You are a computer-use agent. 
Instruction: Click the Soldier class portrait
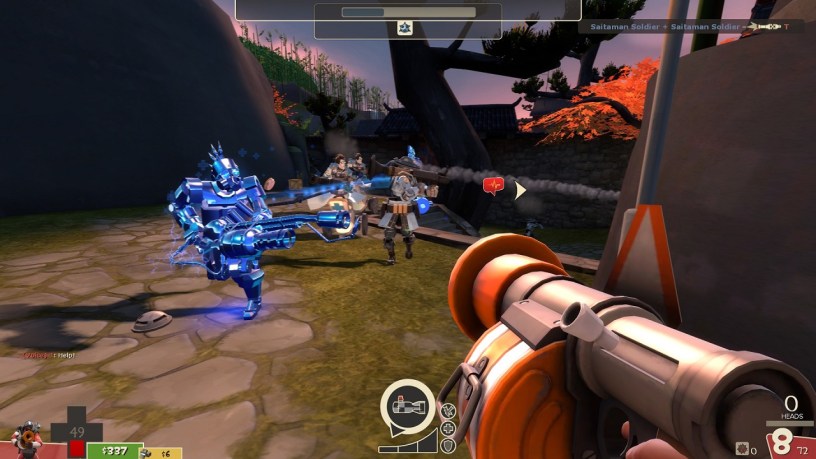26,438
